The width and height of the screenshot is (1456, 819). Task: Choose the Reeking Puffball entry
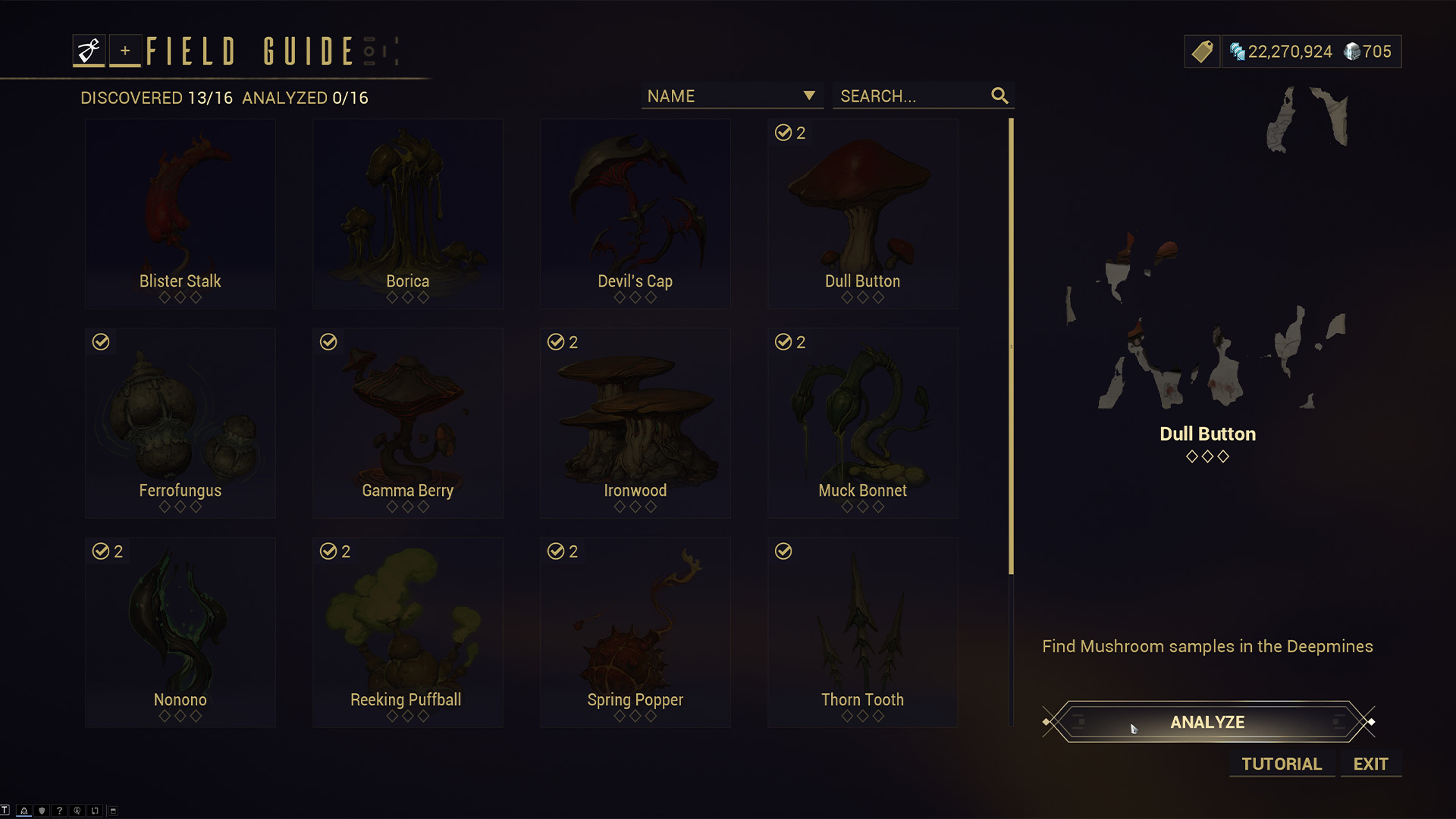pos(408,632)
